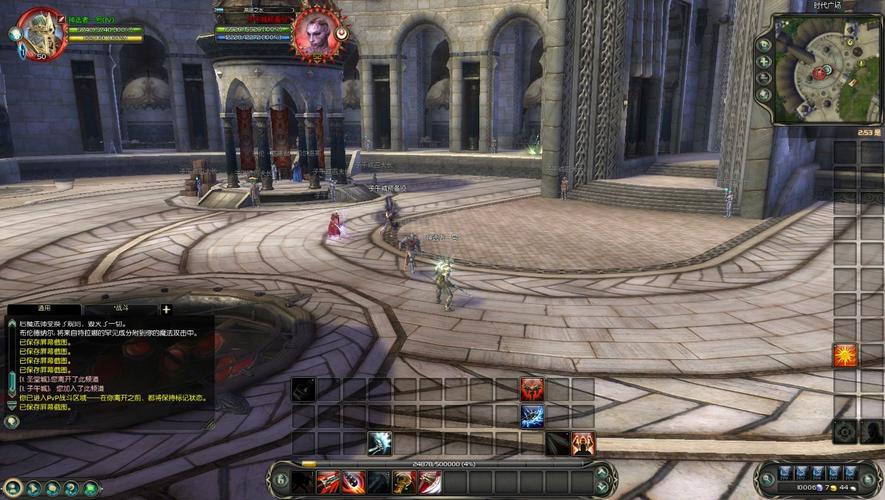The width and height of the screenshot is (885, 500).
Task: Use the red winged demon skill icon
Action: (532, 389)
